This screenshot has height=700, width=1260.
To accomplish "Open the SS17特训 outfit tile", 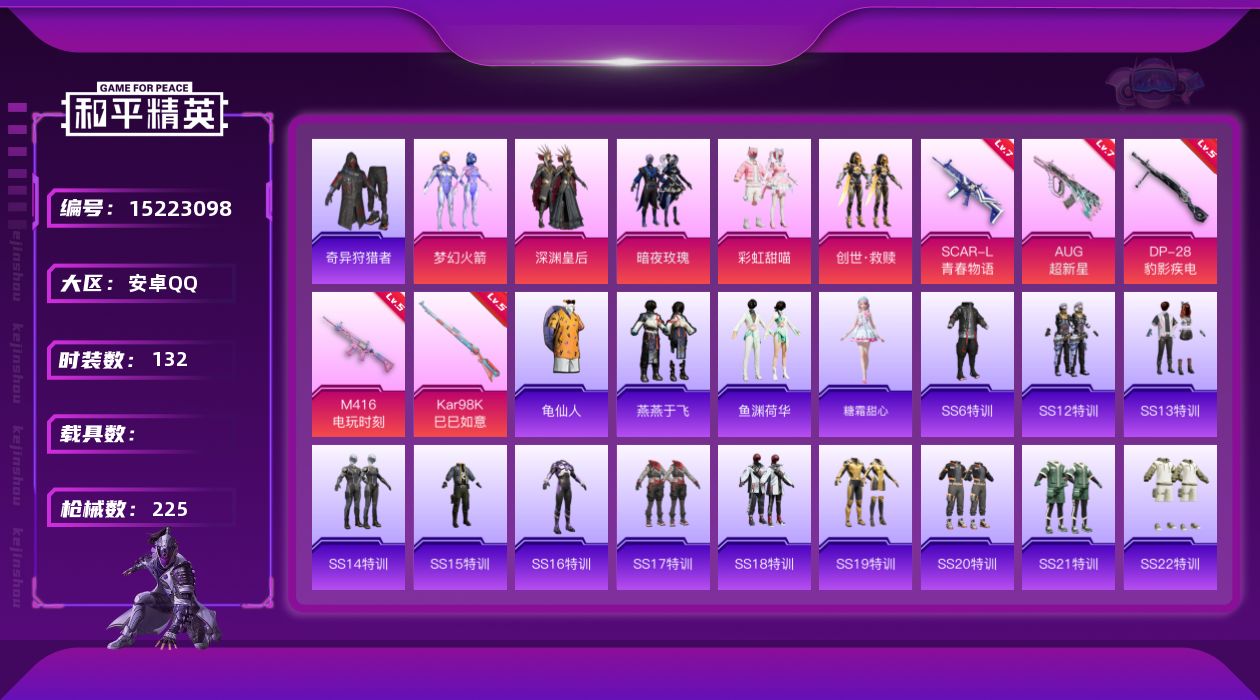I will pos(663,517).
